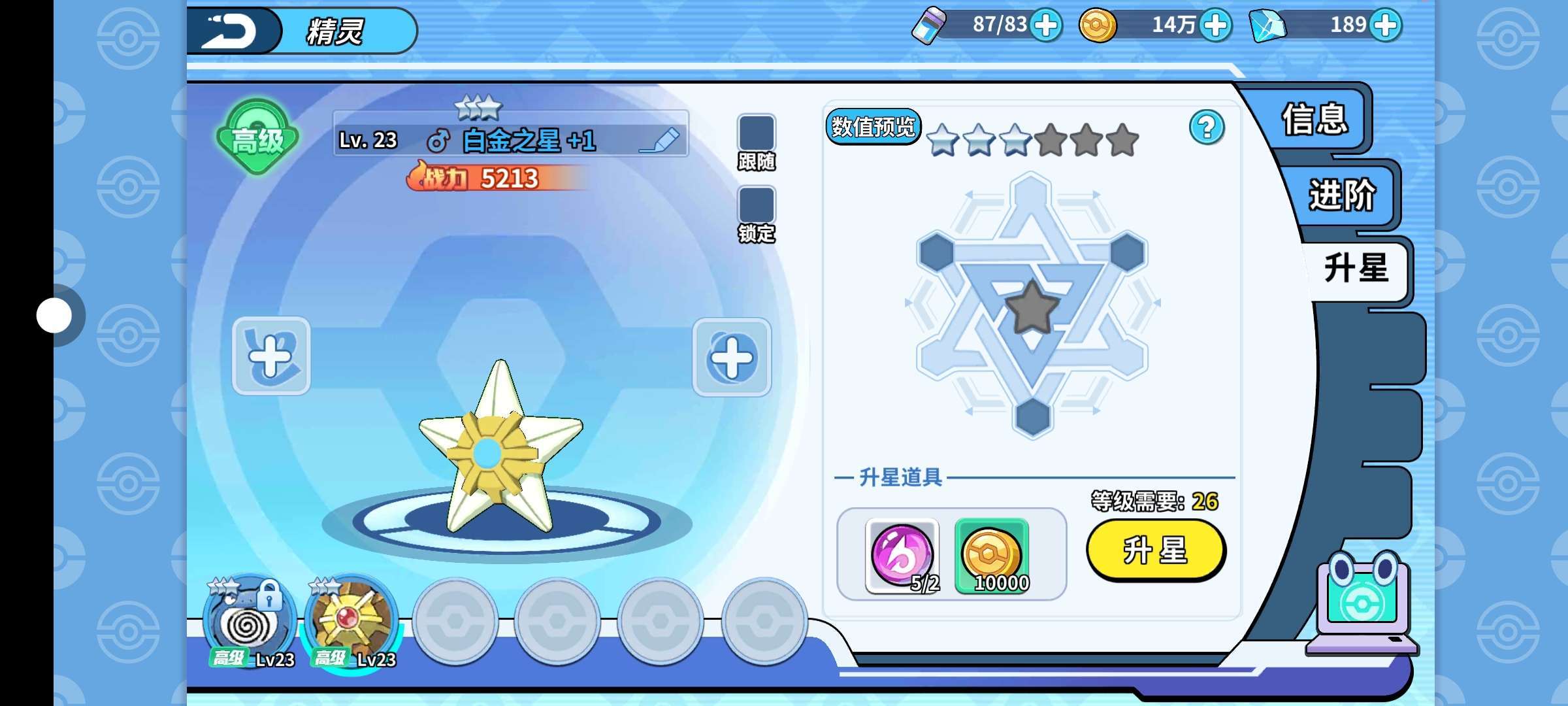Add more stamina with the plus button
This screenshot has height=706, width=1568.
[1046, 25]
